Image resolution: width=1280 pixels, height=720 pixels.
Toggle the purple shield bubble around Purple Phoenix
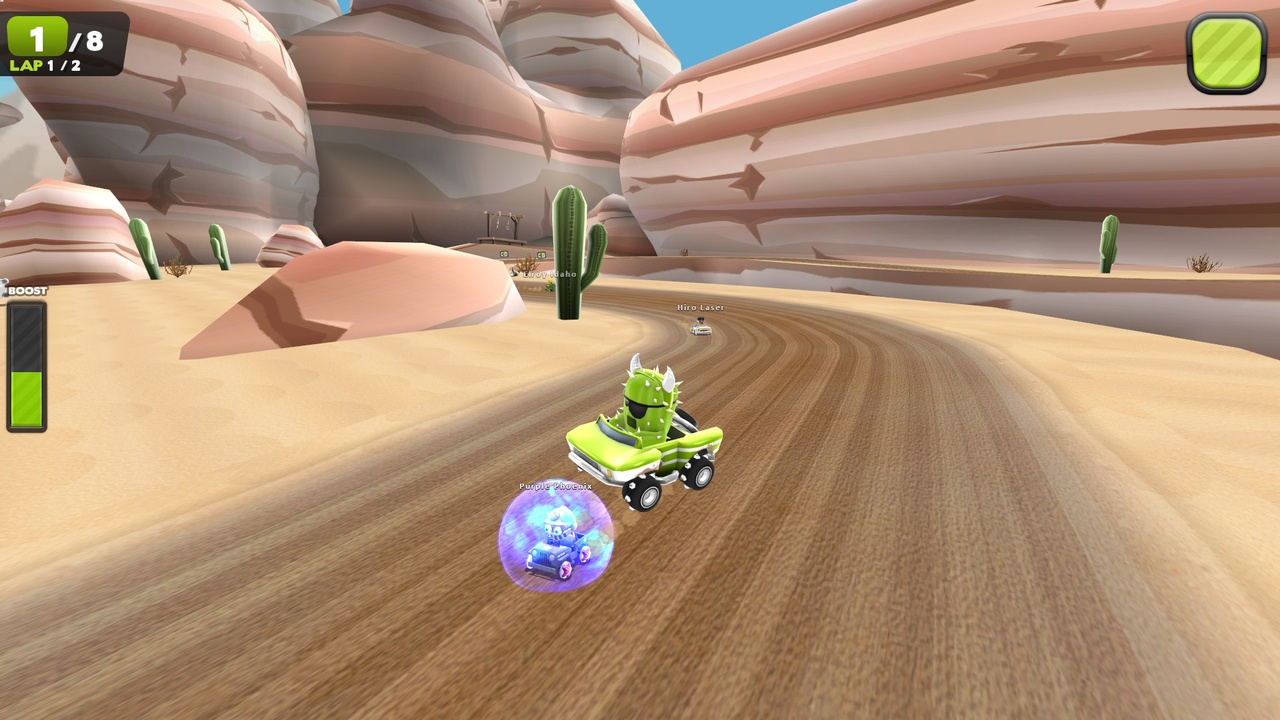pyautogui.click(x=557, y=540)
